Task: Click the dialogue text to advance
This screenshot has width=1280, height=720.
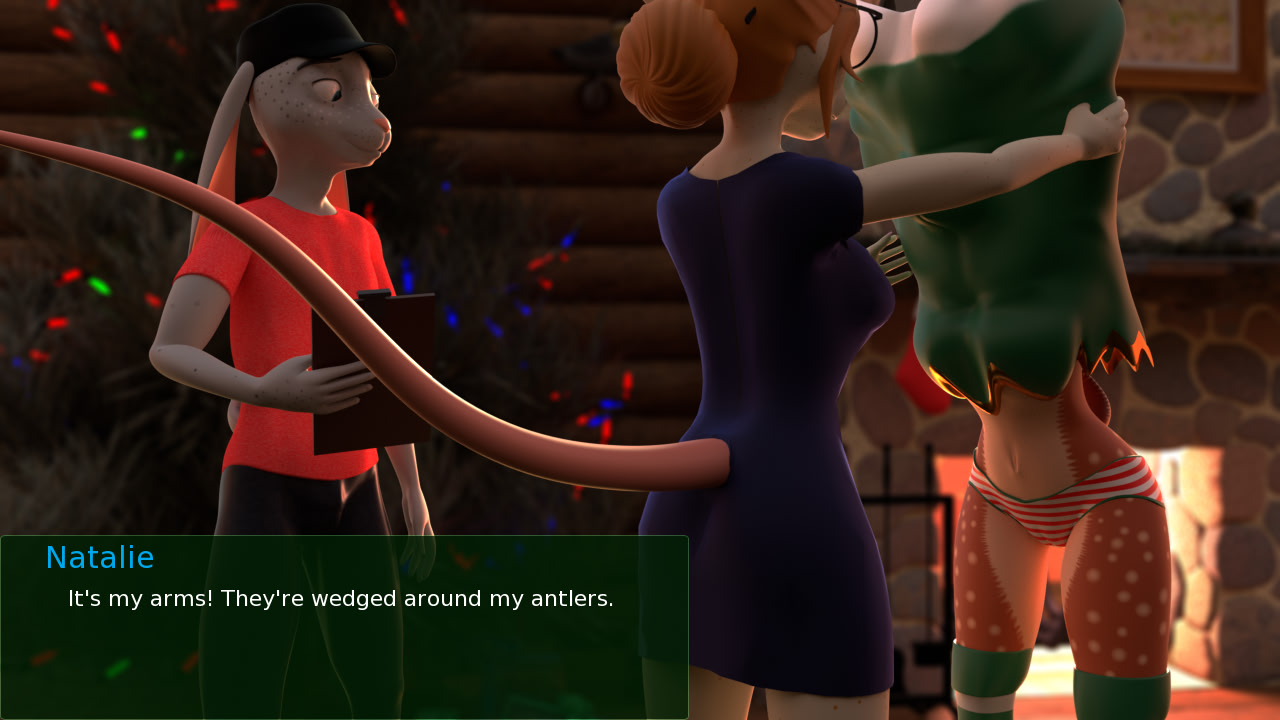Action: coord(340,598)
